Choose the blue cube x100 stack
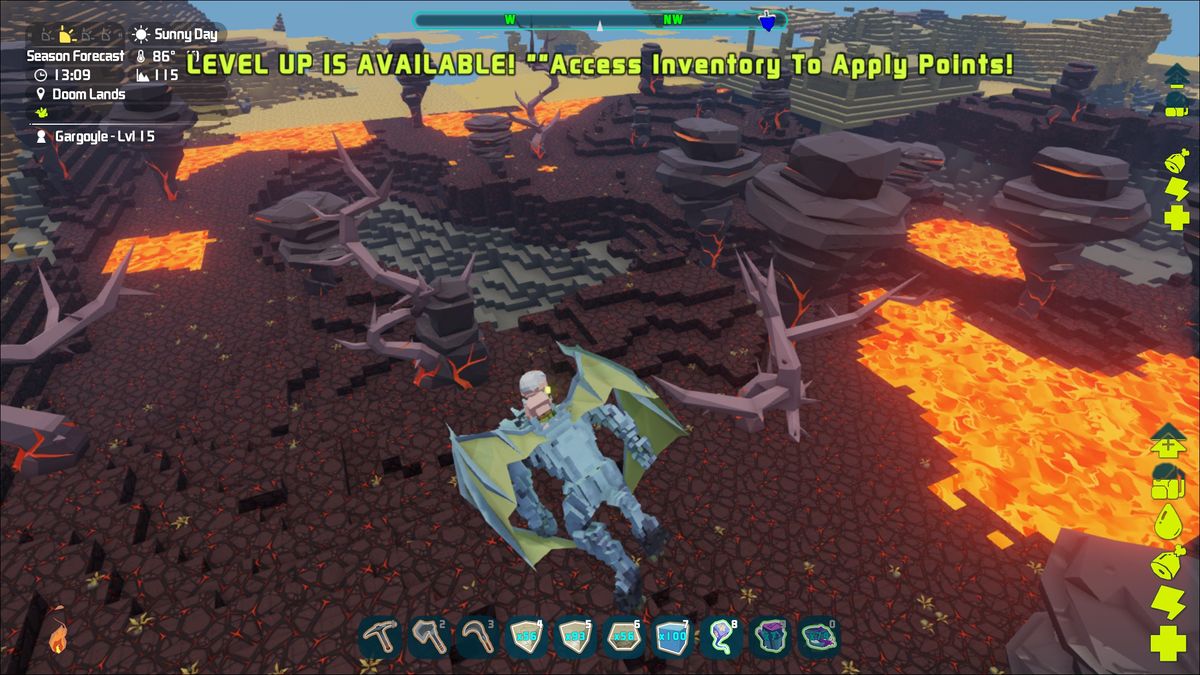Screen dimensions: 1200x675 (671, 637)
